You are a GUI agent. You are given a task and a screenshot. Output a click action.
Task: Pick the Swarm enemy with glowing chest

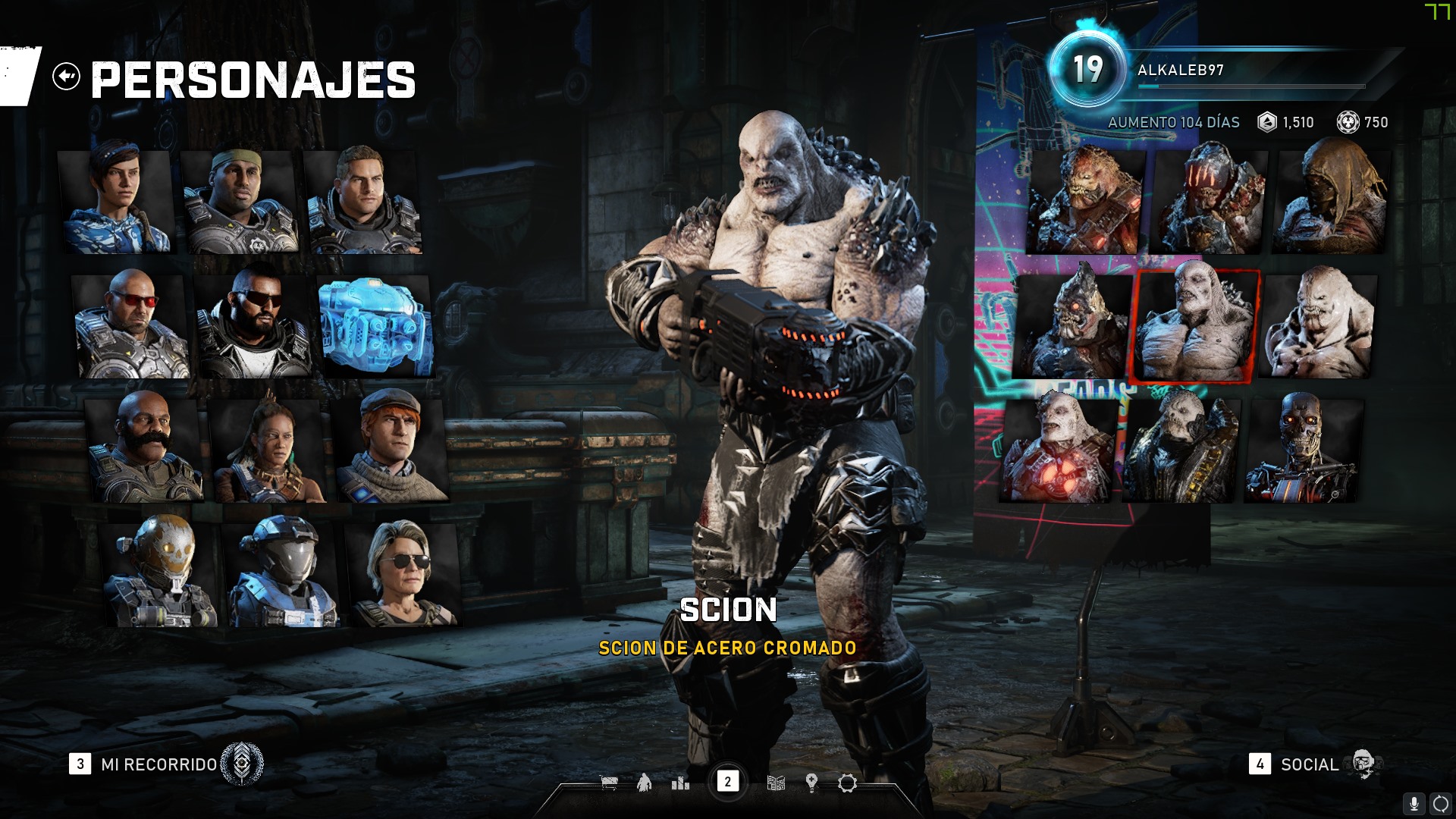pyautogui.click(x=1058, y=449)
